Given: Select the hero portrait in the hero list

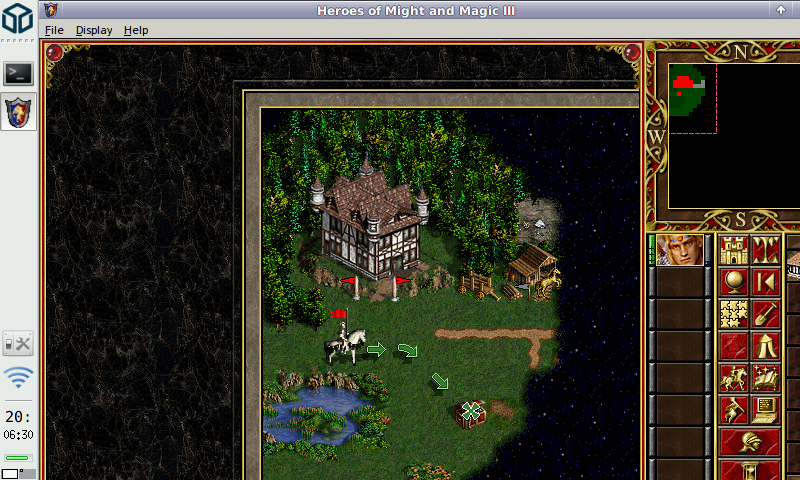Looking at the screenshot, I should point(680,250).
